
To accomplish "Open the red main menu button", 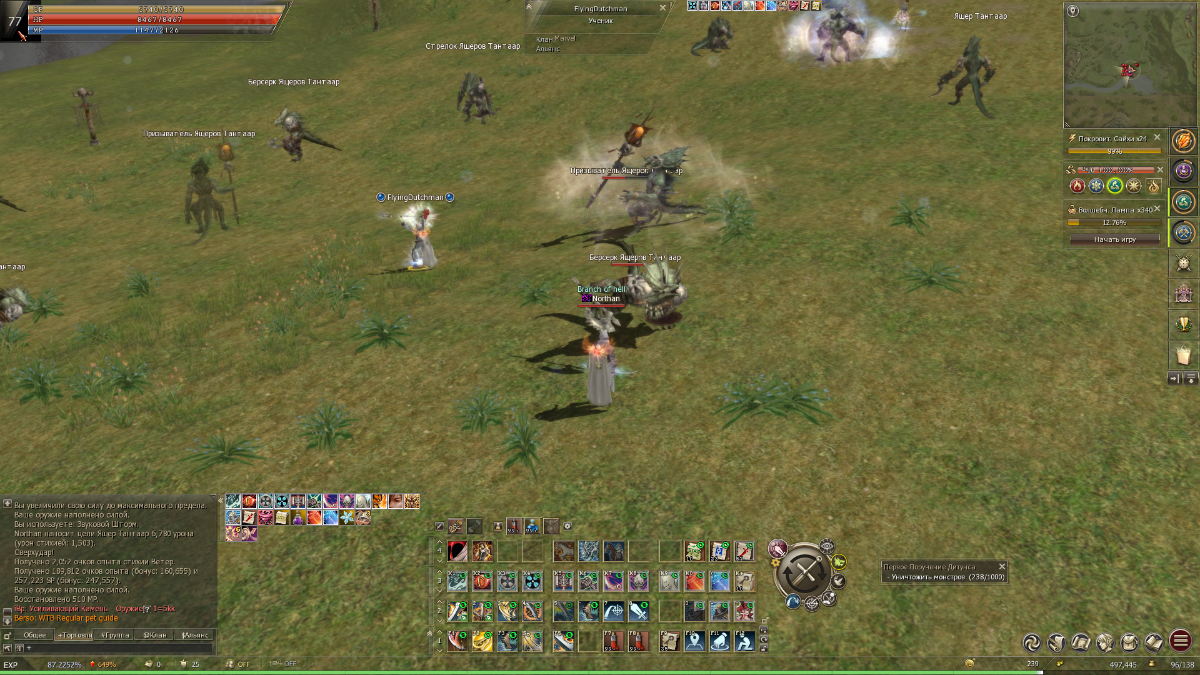I will point(1181,642).
